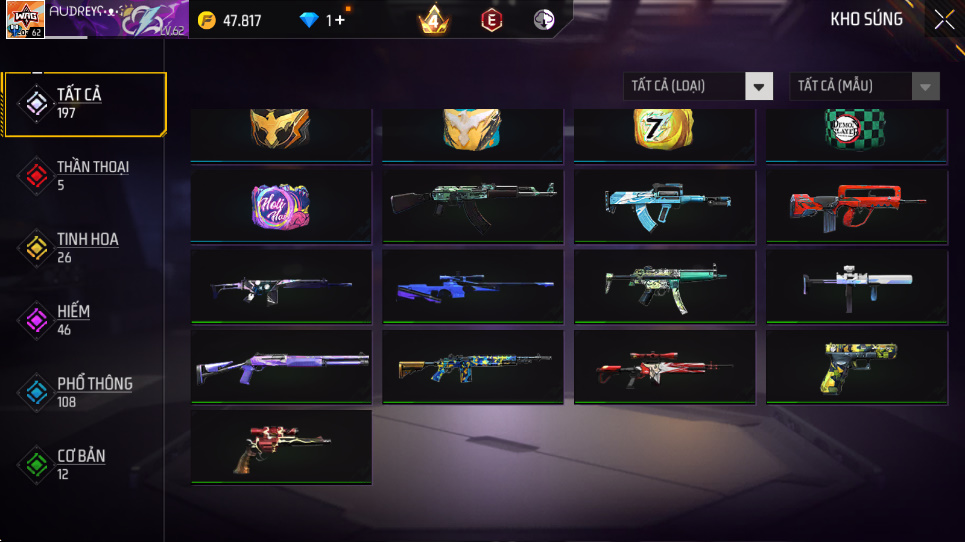Viewport: 965px width, 542px height.
Task: Choose the yellow patterned pistol skin
Action: (x=856, y=366)
